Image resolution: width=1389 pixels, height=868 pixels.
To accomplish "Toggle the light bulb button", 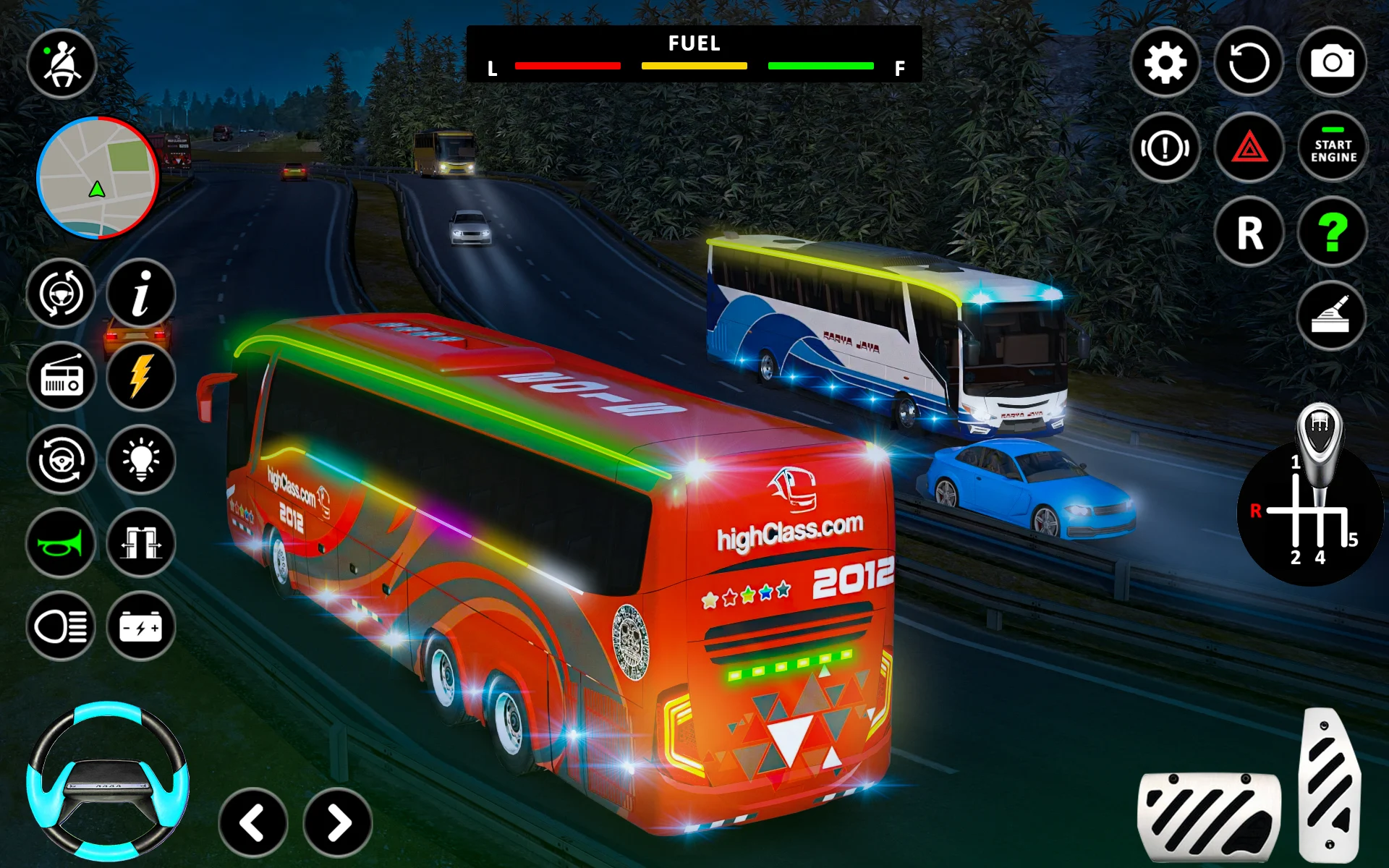I will coord(141,460).
